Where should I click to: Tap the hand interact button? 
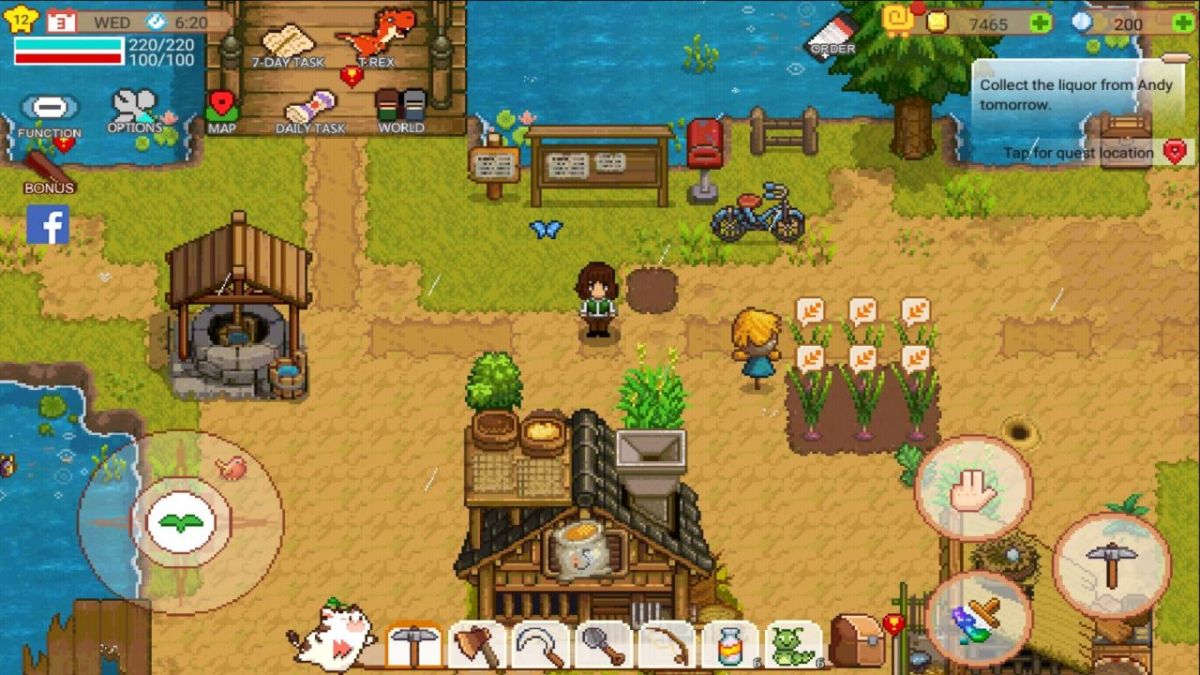coord(973,488)
